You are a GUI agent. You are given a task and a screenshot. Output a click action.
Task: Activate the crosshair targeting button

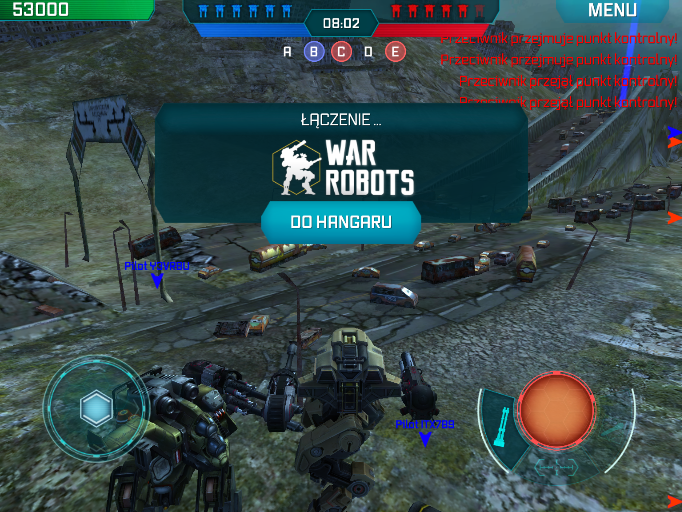pyautogui.click(x=556, y=467)
